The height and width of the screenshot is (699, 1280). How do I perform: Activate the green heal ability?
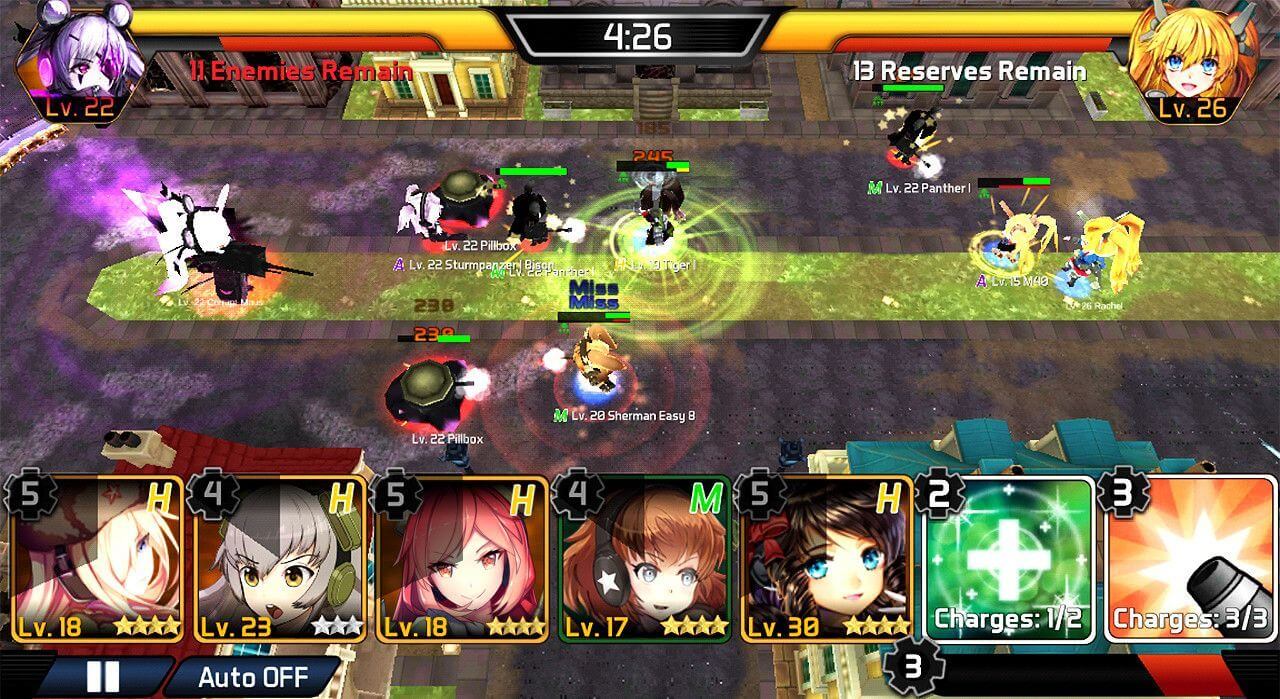coord(1008,559)
